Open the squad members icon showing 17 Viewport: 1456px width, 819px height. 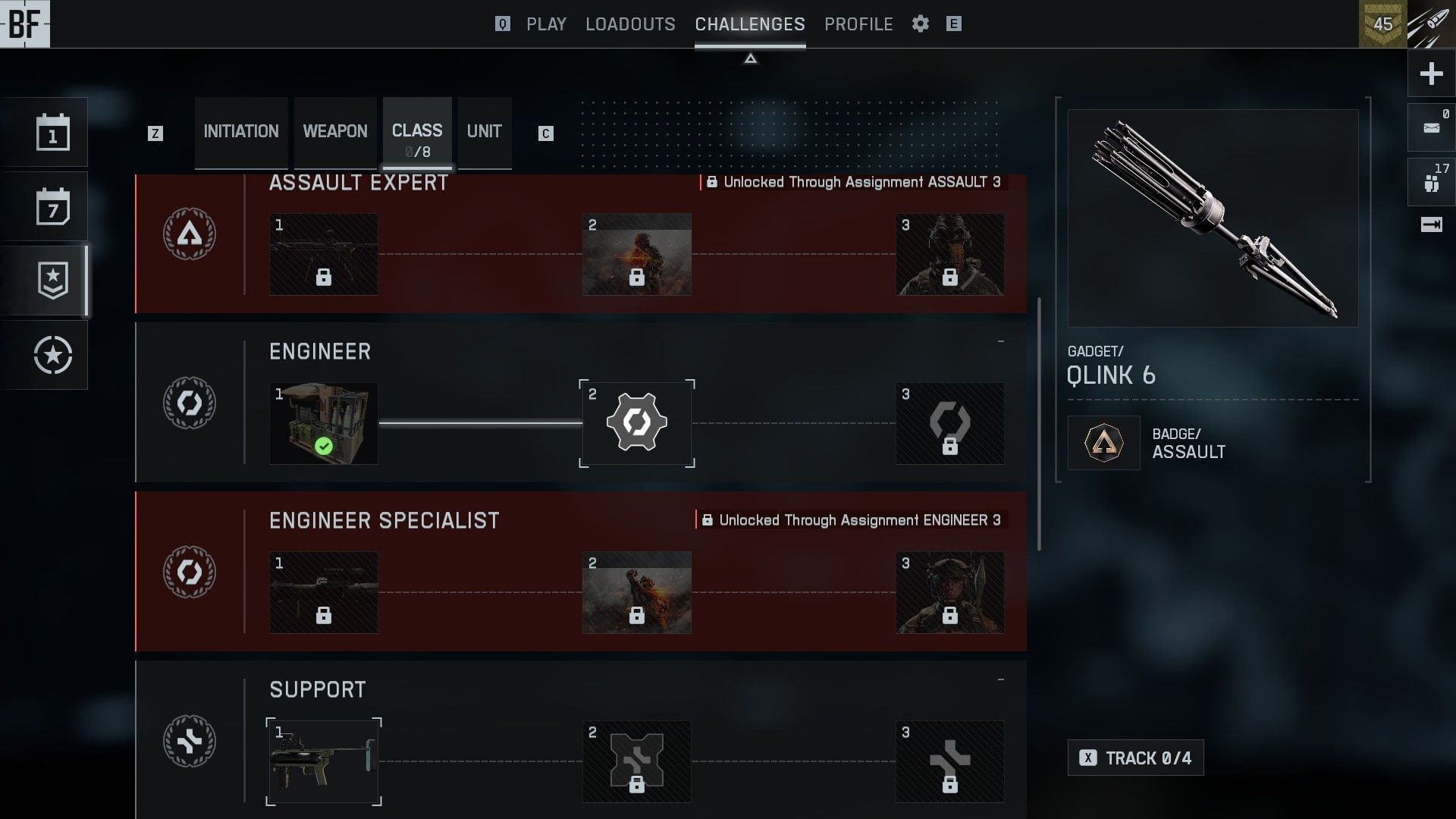1431,182
